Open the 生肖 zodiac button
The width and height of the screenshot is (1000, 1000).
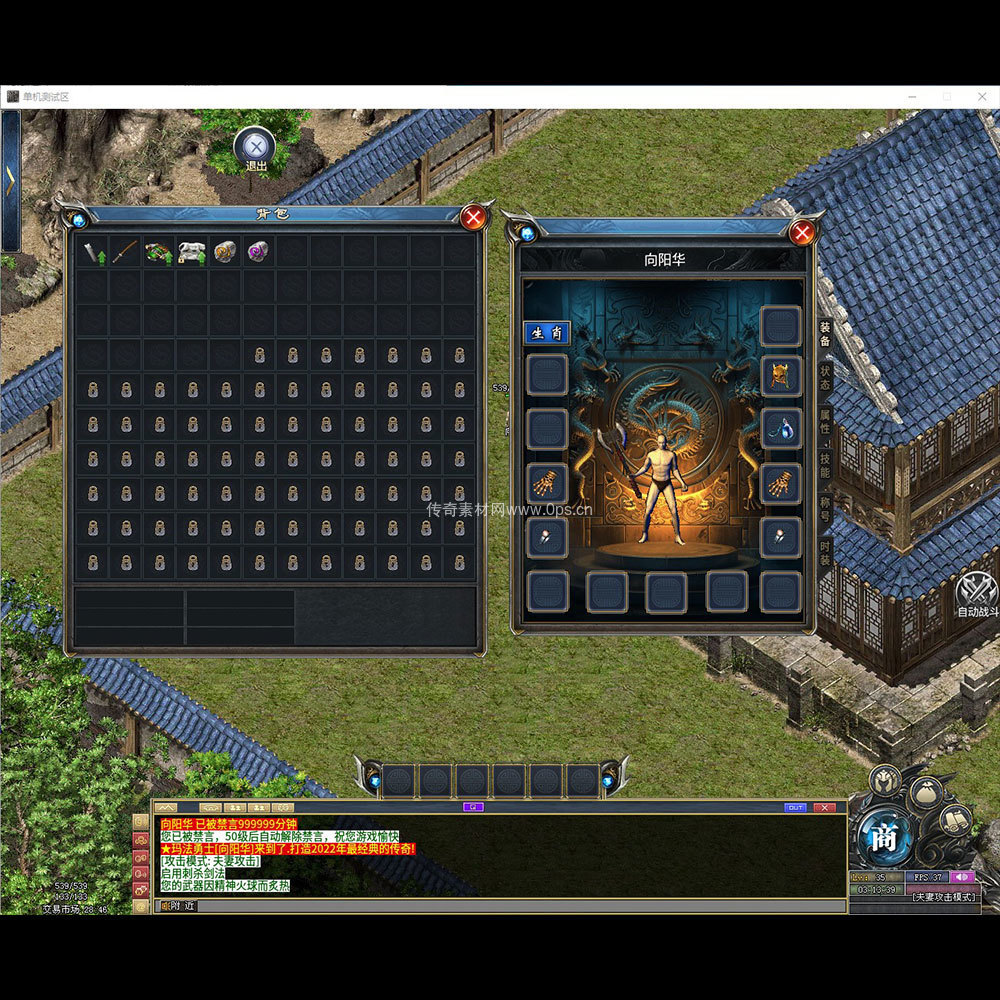tap(548, 333)
